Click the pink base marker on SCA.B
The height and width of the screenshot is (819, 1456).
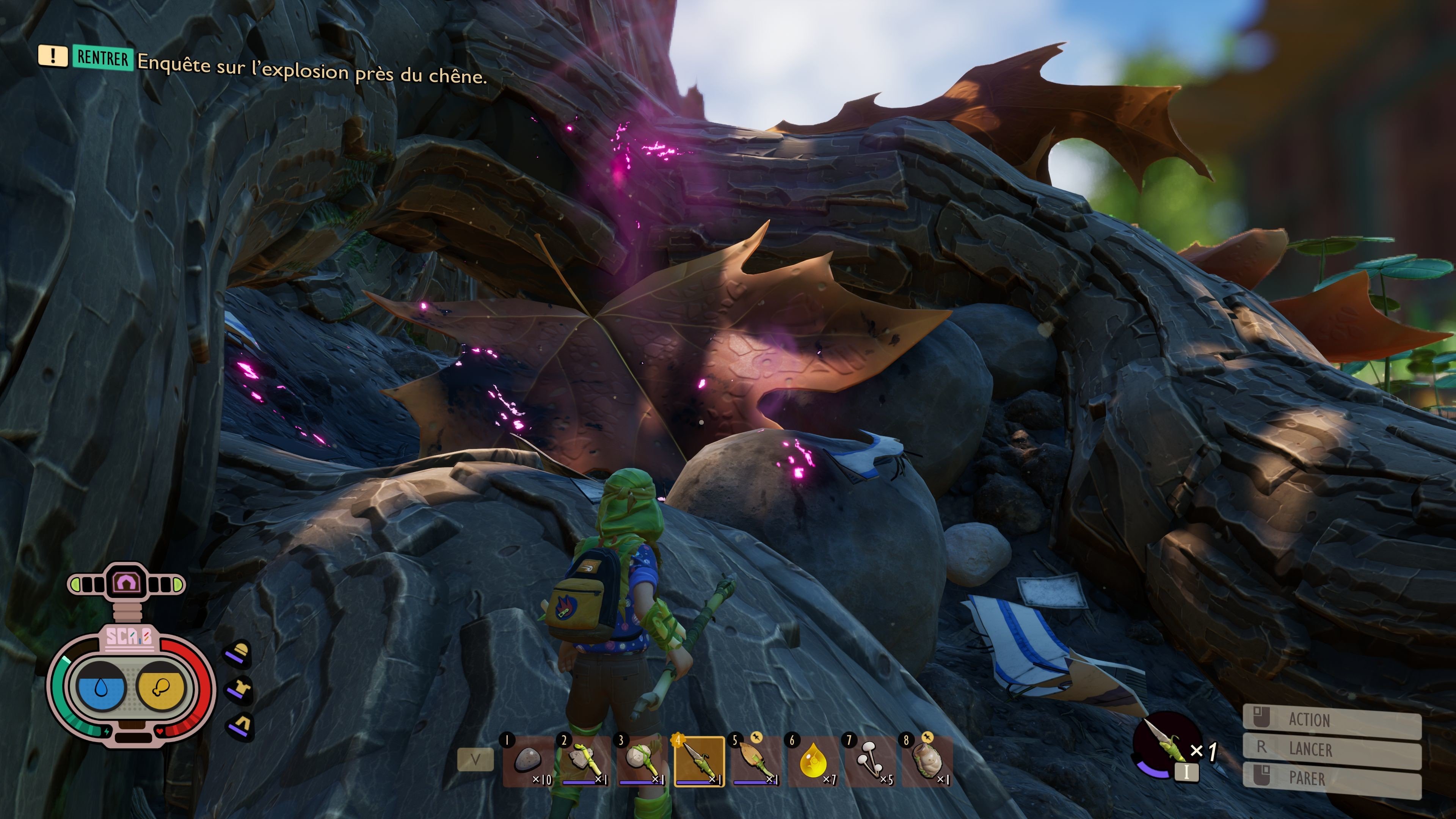pyautogui.click(x=127, y=582)
